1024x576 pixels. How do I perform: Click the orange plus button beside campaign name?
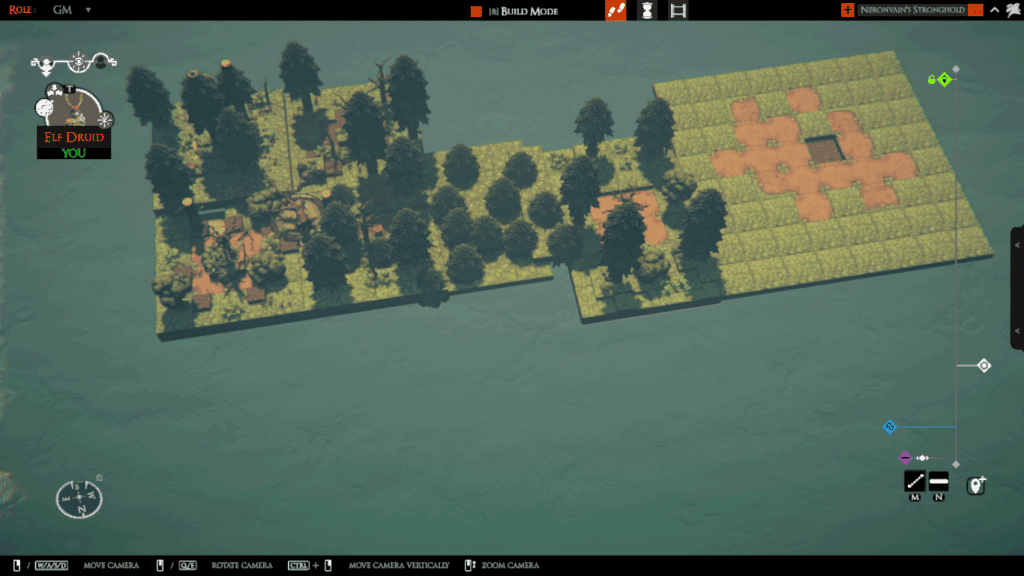848,10
